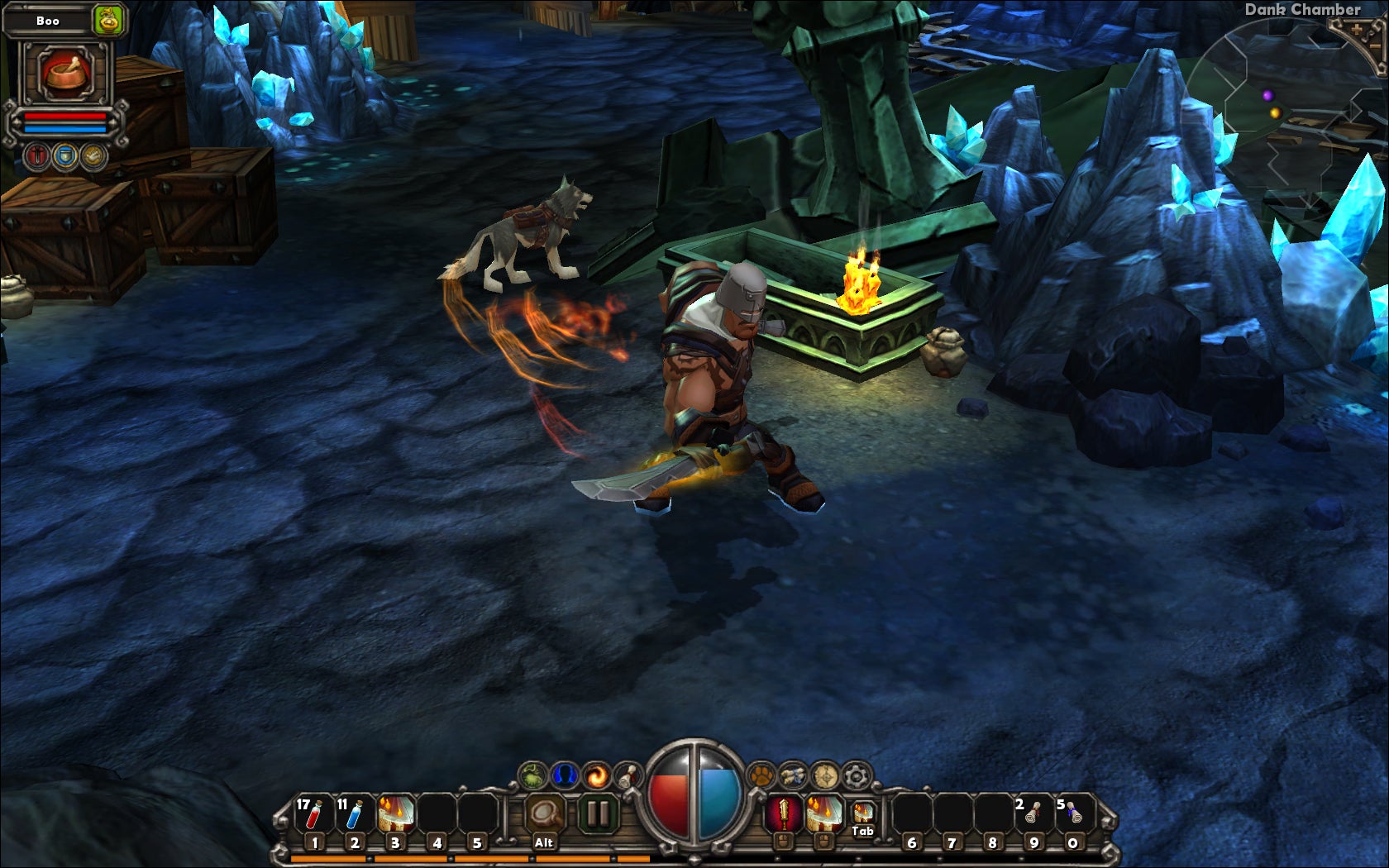Pause the game with the pause button
The width and height of the screenshot is (1389, 868).
[599, 813]
